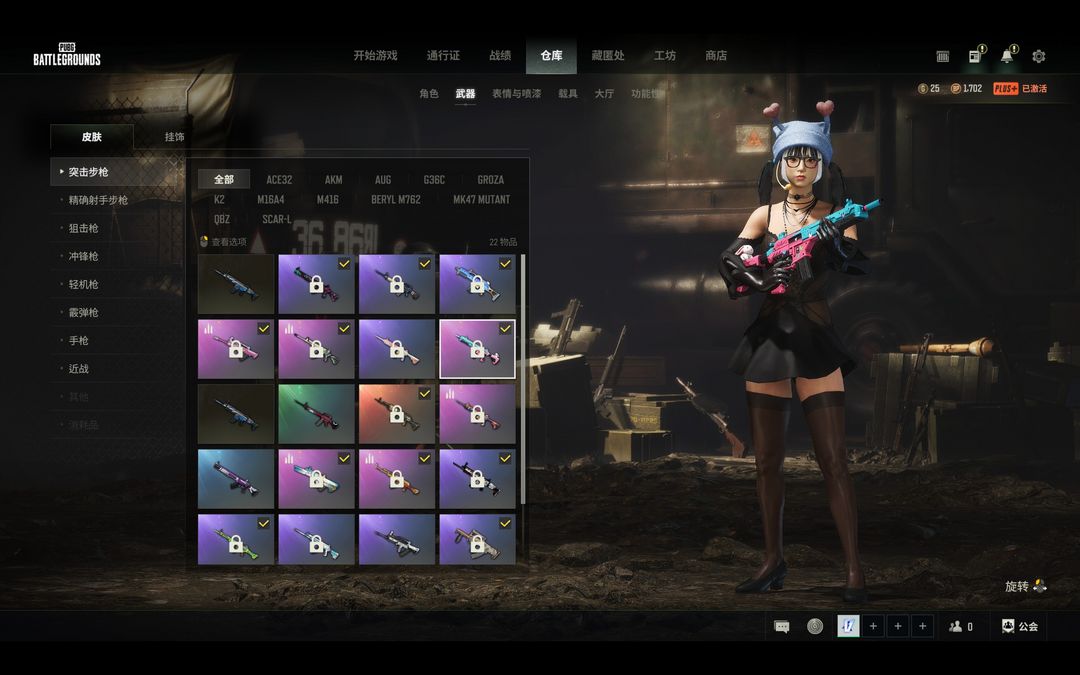1080x675 pixels.
Task: Select the 角色 character sub-tab
Action: coord(429,94)
